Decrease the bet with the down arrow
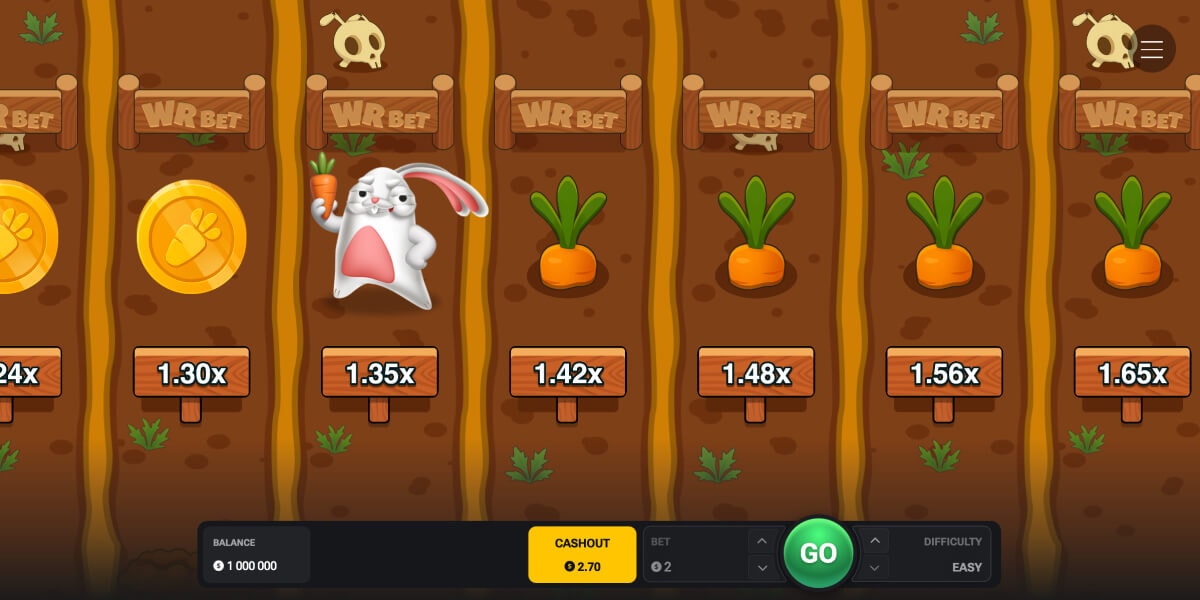Screen dimensions: 1200x600 762,567
